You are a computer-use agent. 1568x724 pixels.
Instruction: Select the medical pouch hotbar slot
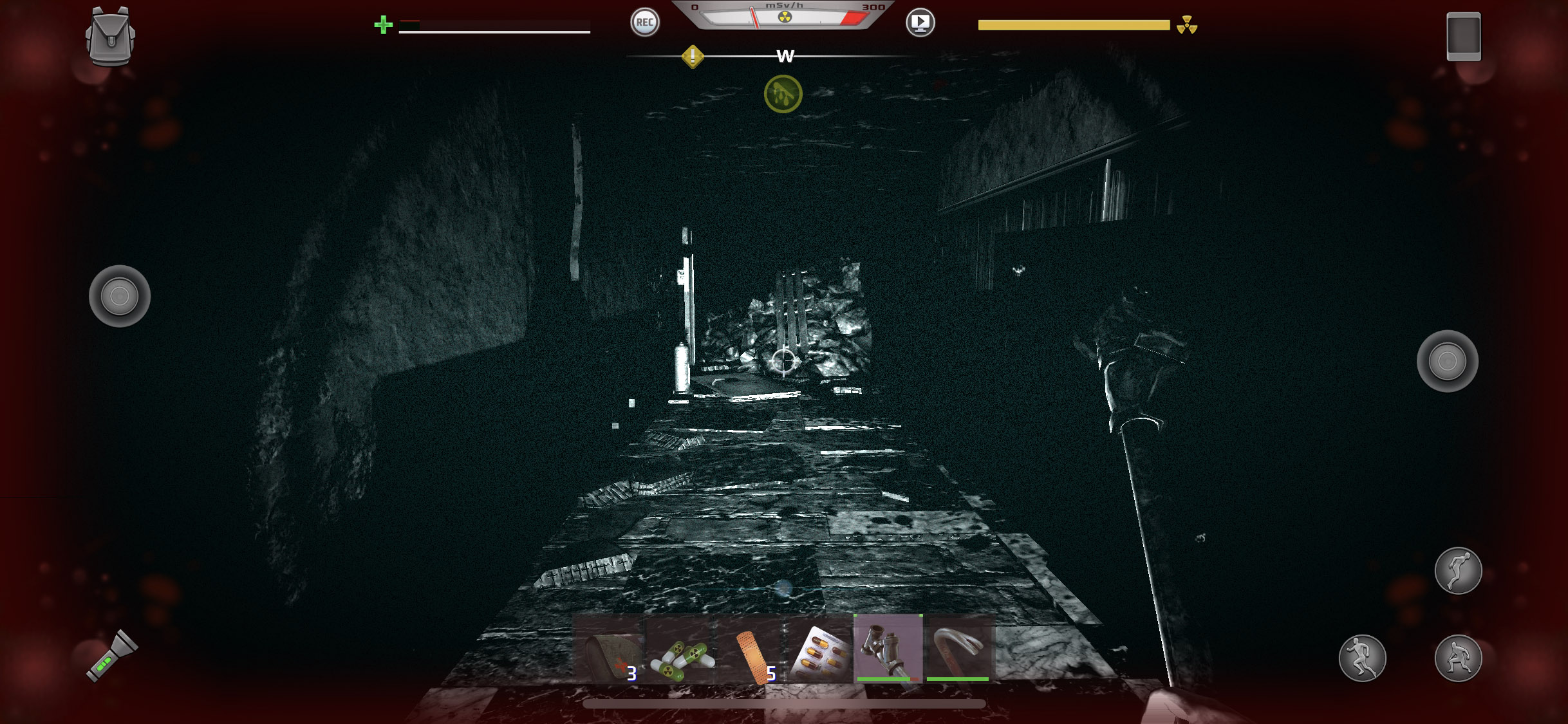[x=608, y=650]
